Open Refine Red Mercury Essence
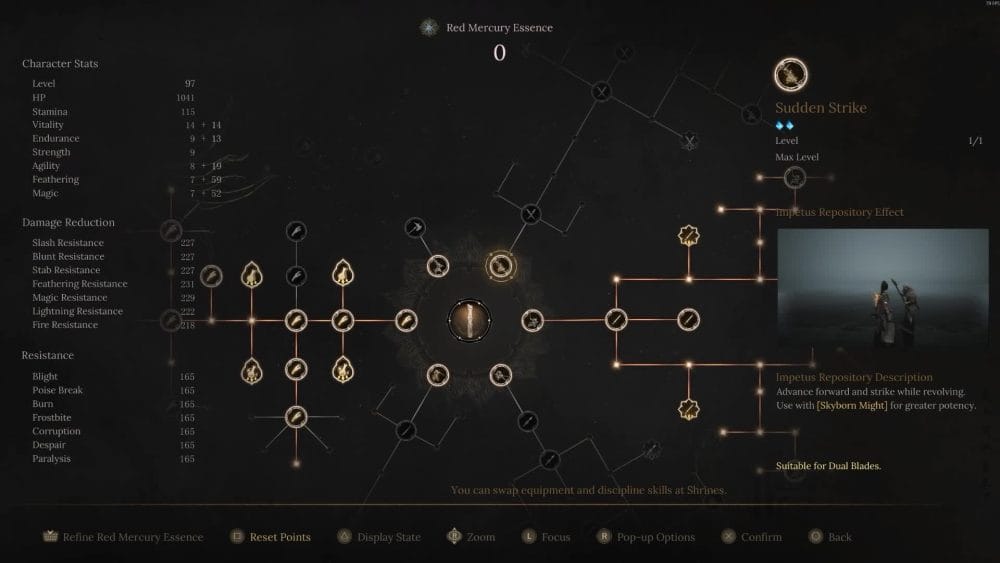This screenshot has height=563, width=1000. (122, 537)
